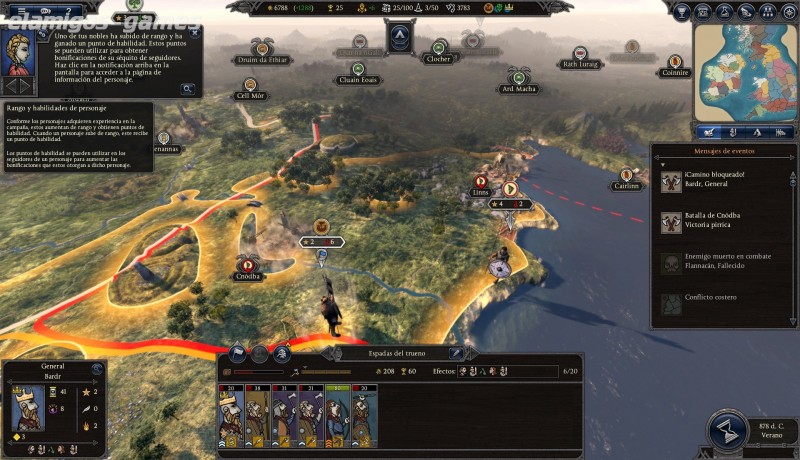This screenshot has height=460, width=800.
Task: Rename the Espadas del trueno army
Action: tap(456, 353)
